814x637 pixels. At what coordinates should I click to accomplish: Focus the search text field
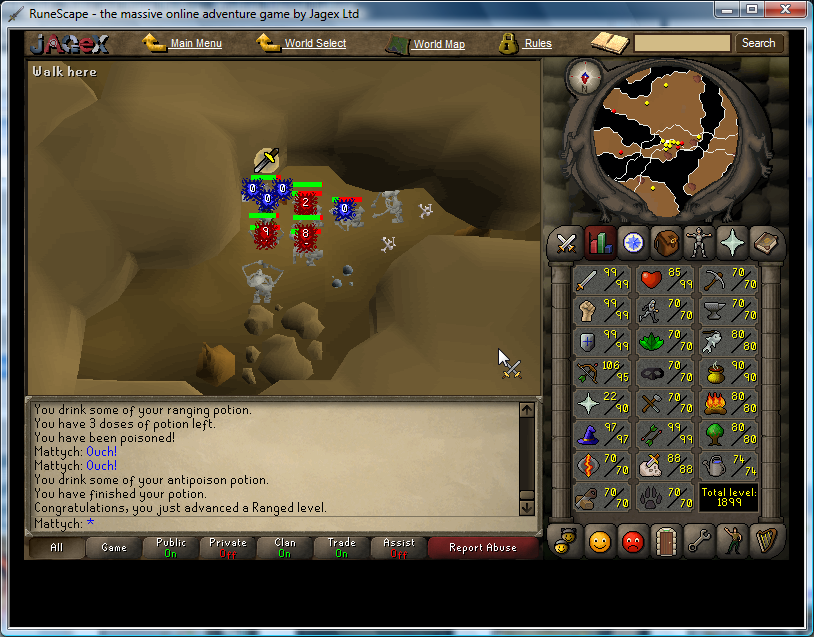[683, 43]
